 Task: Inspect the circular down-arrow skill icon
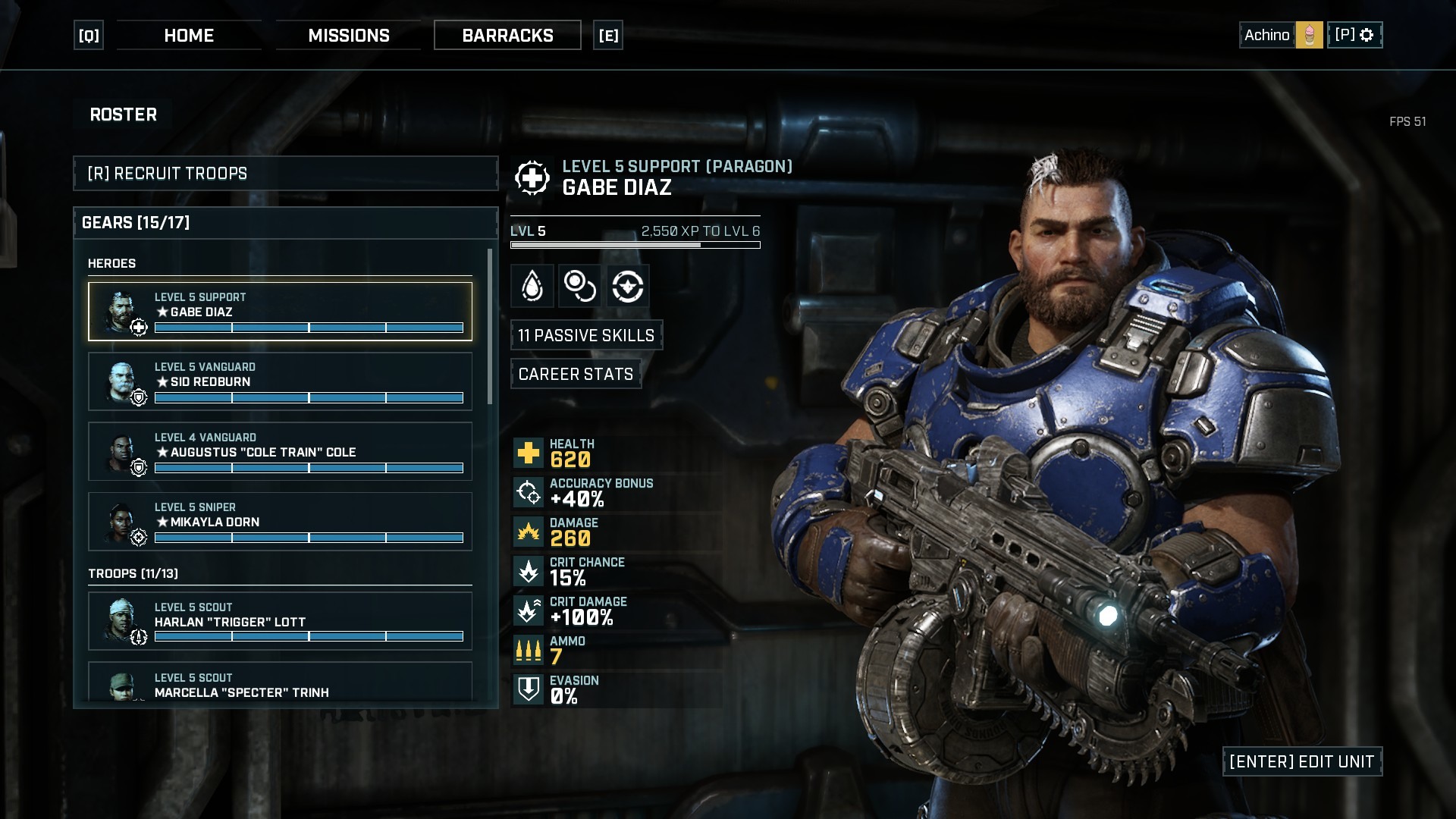point(628,286)
